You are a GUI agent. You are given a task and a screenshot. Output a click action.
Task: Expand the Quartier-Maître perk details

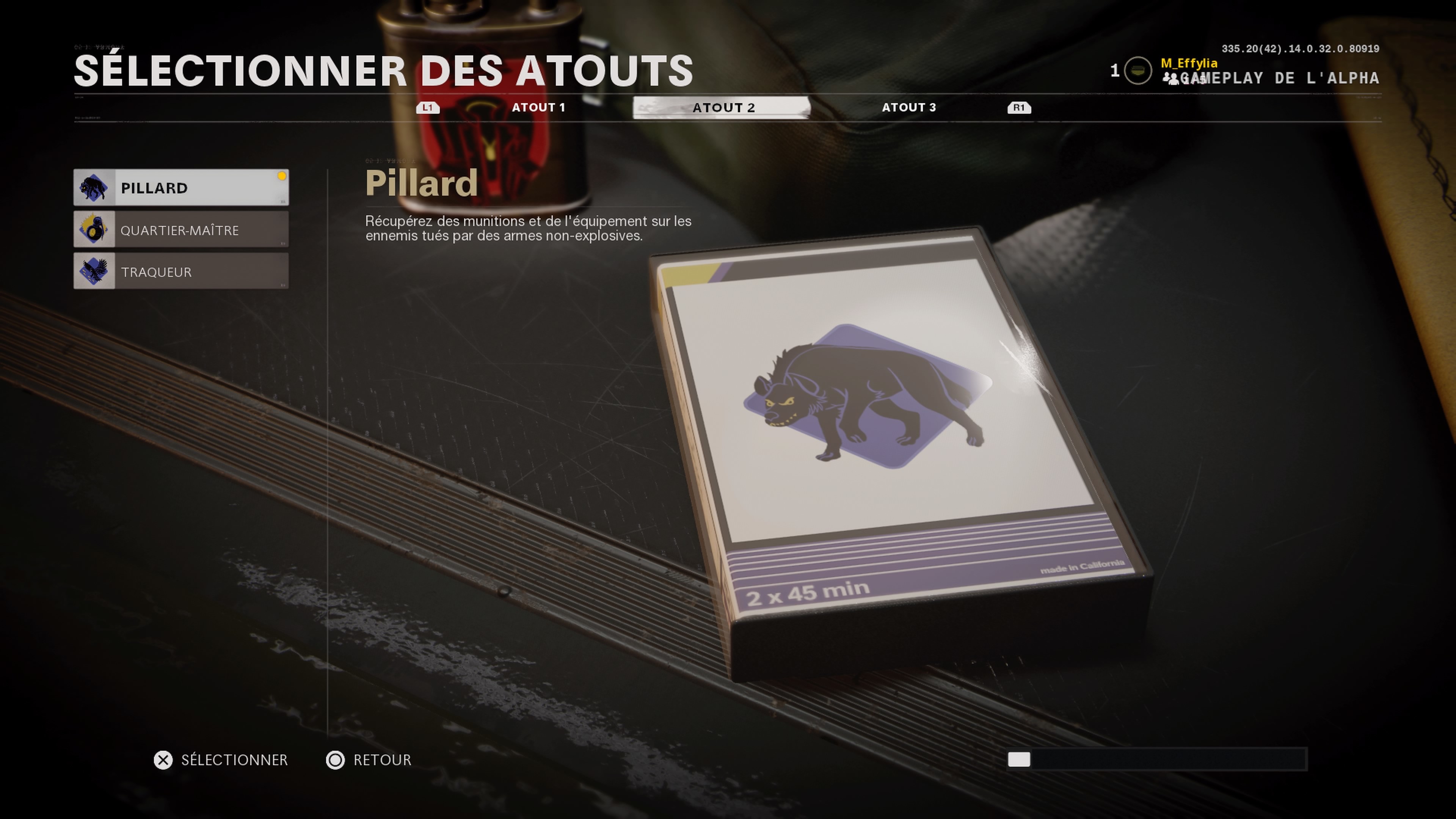(x=181, y=229)
